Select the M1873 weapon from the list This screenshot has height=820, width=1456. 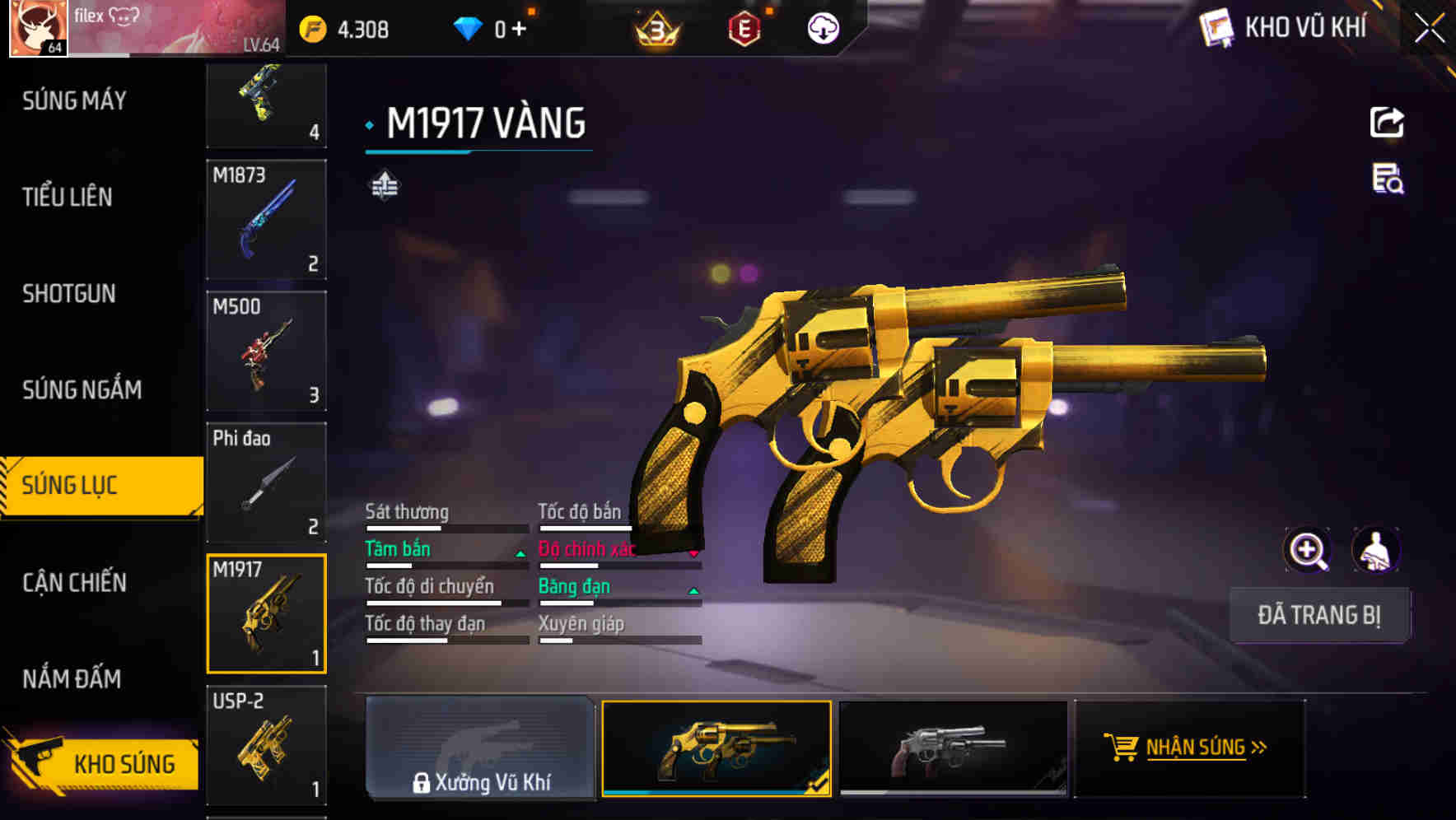tap(266, 221)
